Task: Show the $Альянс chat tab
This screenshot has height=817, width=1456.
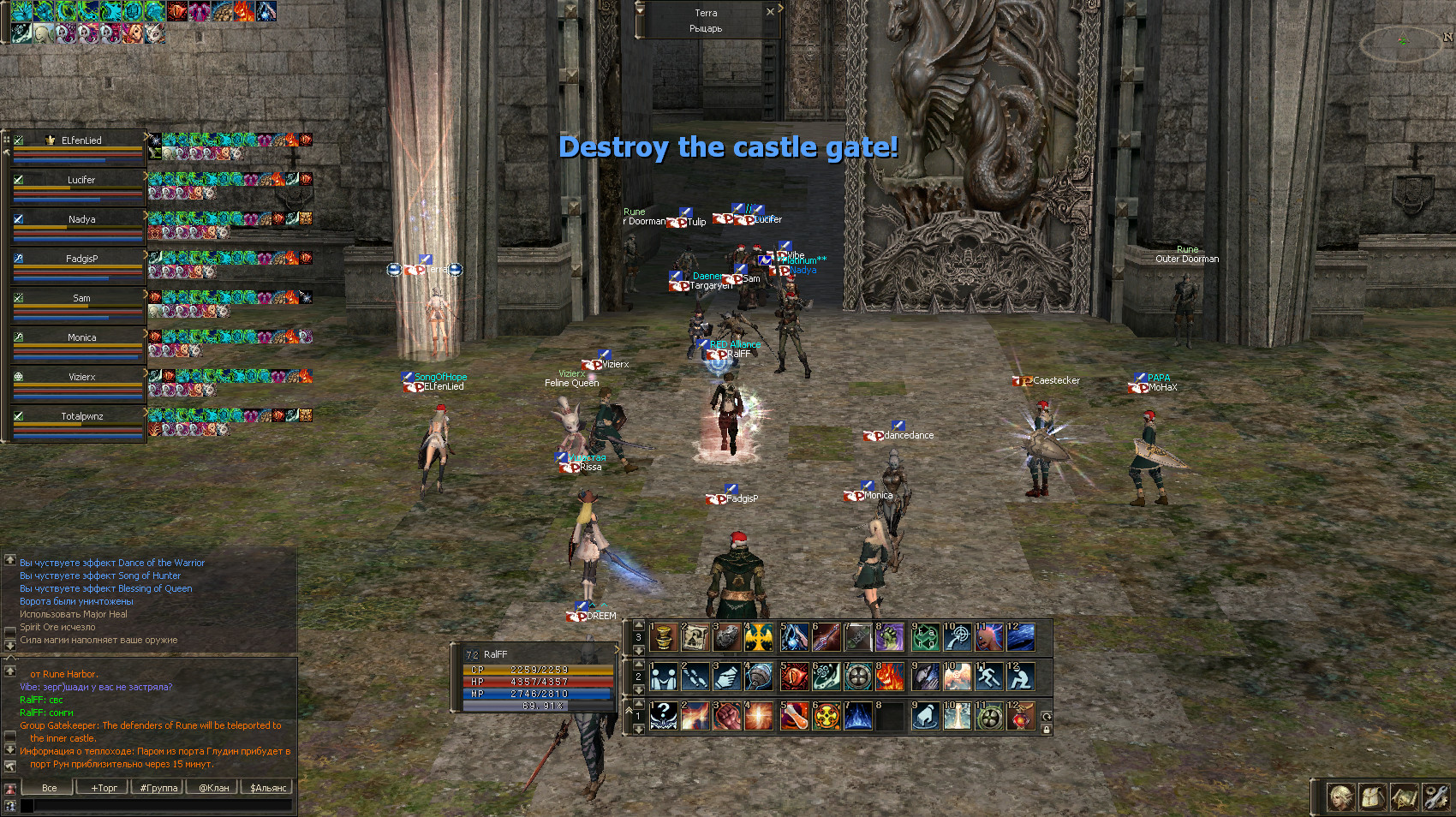Action: [x=268, y=788]
